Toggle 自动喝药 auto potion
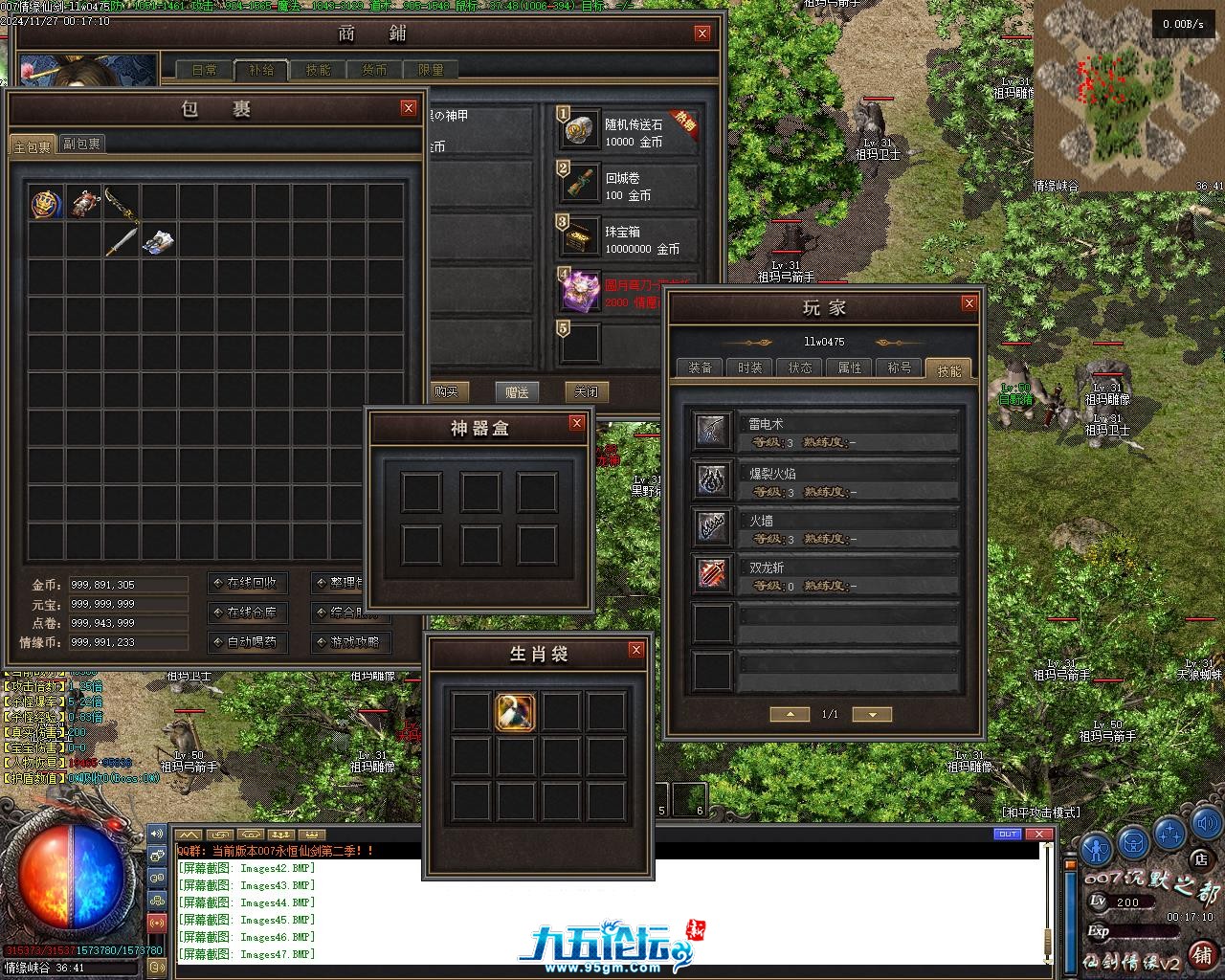 coord(245,642)
